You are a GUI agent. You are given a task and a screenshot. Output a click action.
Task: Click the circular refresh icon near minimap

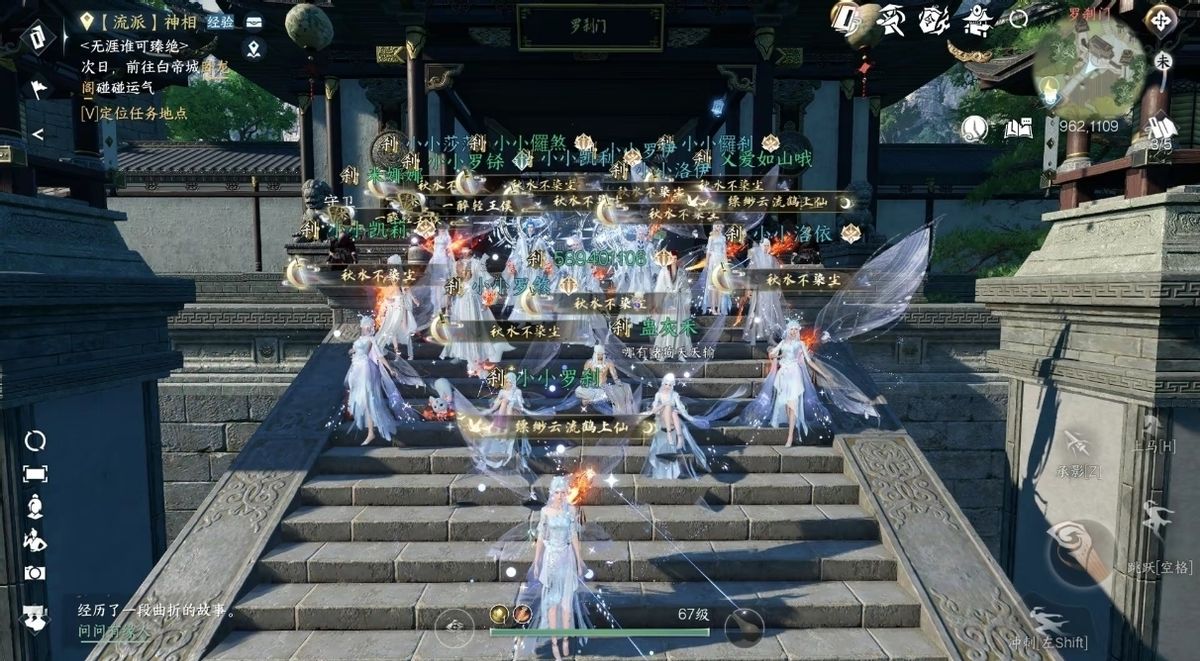(1018, 18)
